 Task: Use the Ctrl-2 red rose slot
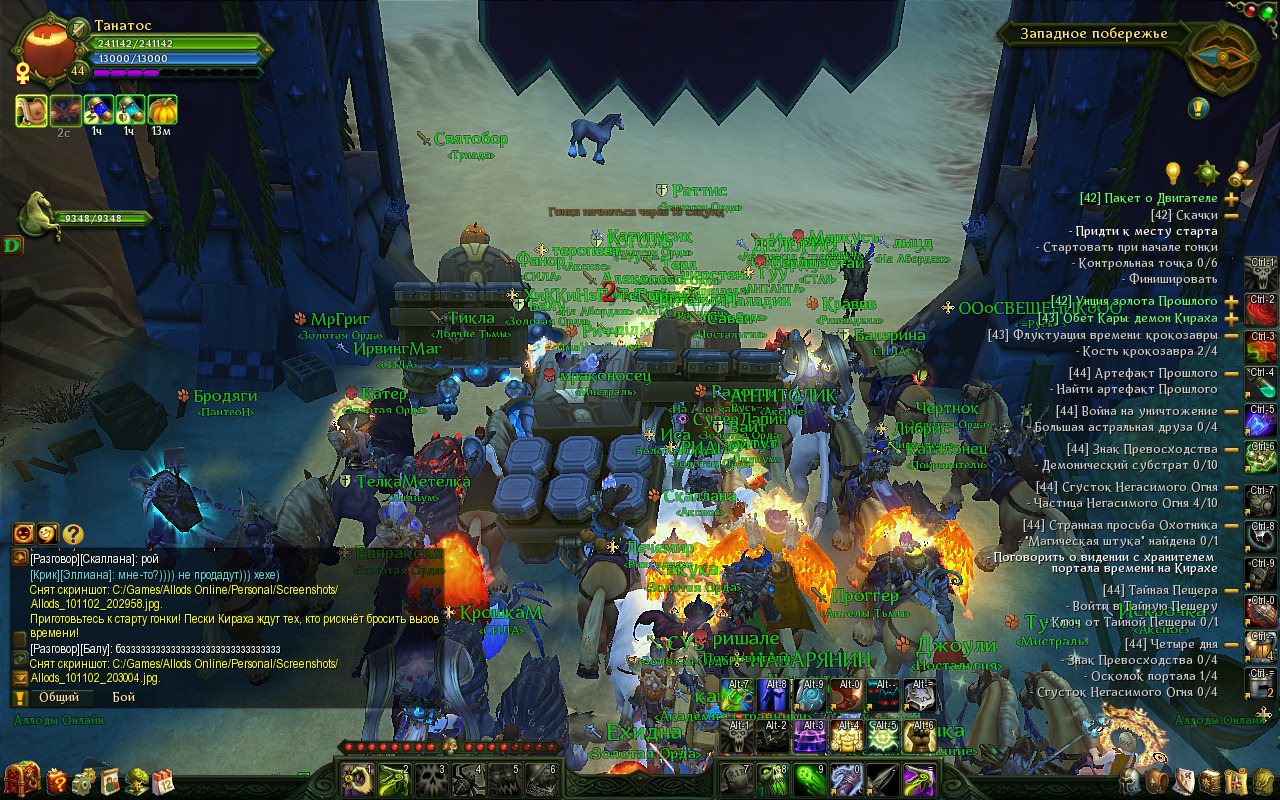click(1261, 309)
